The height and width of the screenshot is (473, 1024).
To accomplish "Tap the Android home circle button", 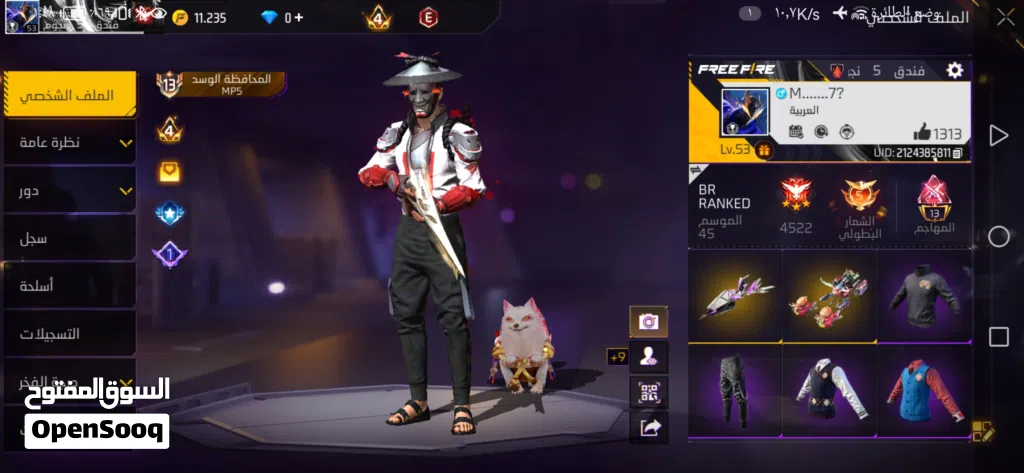I will [x=998, y=236].
